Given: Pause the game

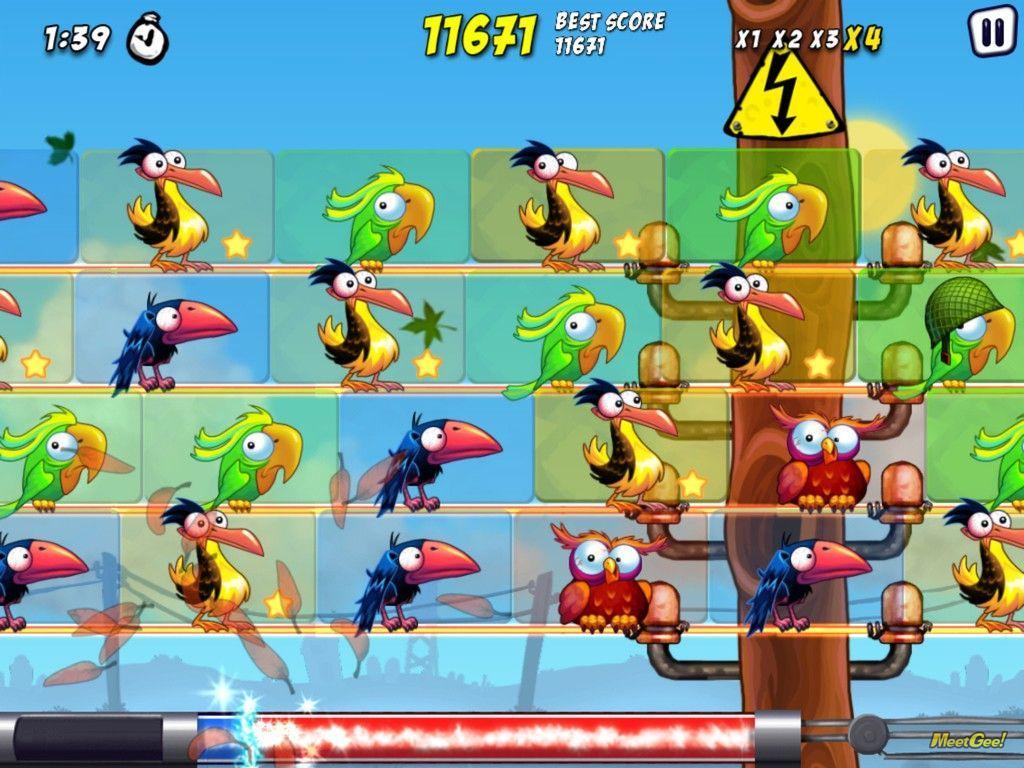Looking at the screenshot, I should coord(991,32).
